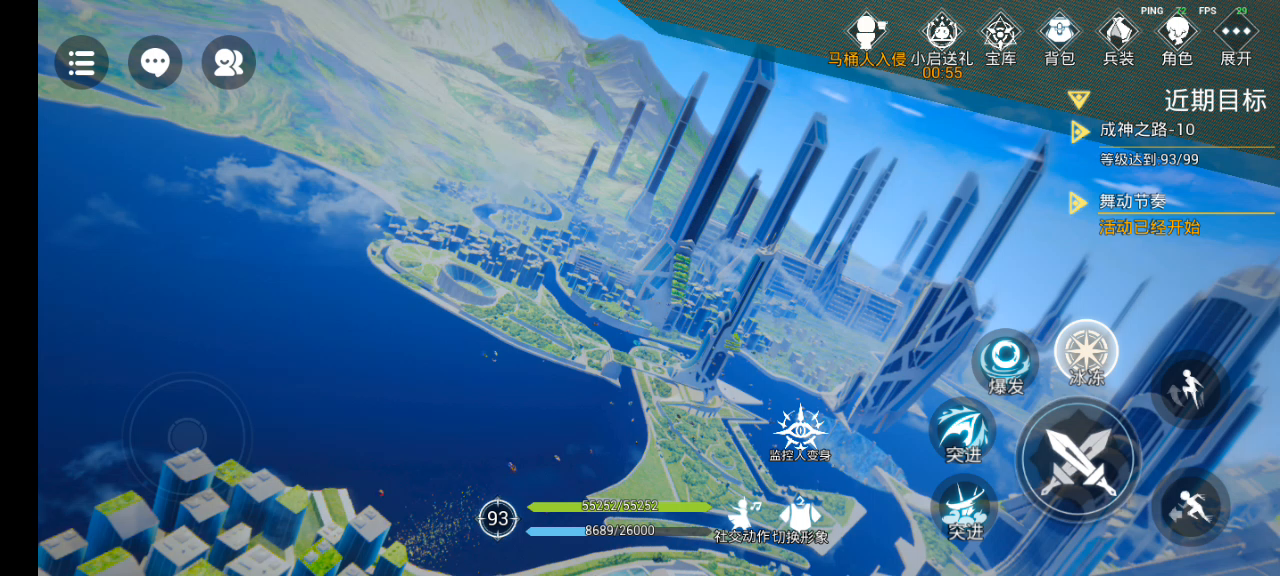Select the 成神之路-10 objective
The width and height of the screenshot is (1280, 576).
1147,130
